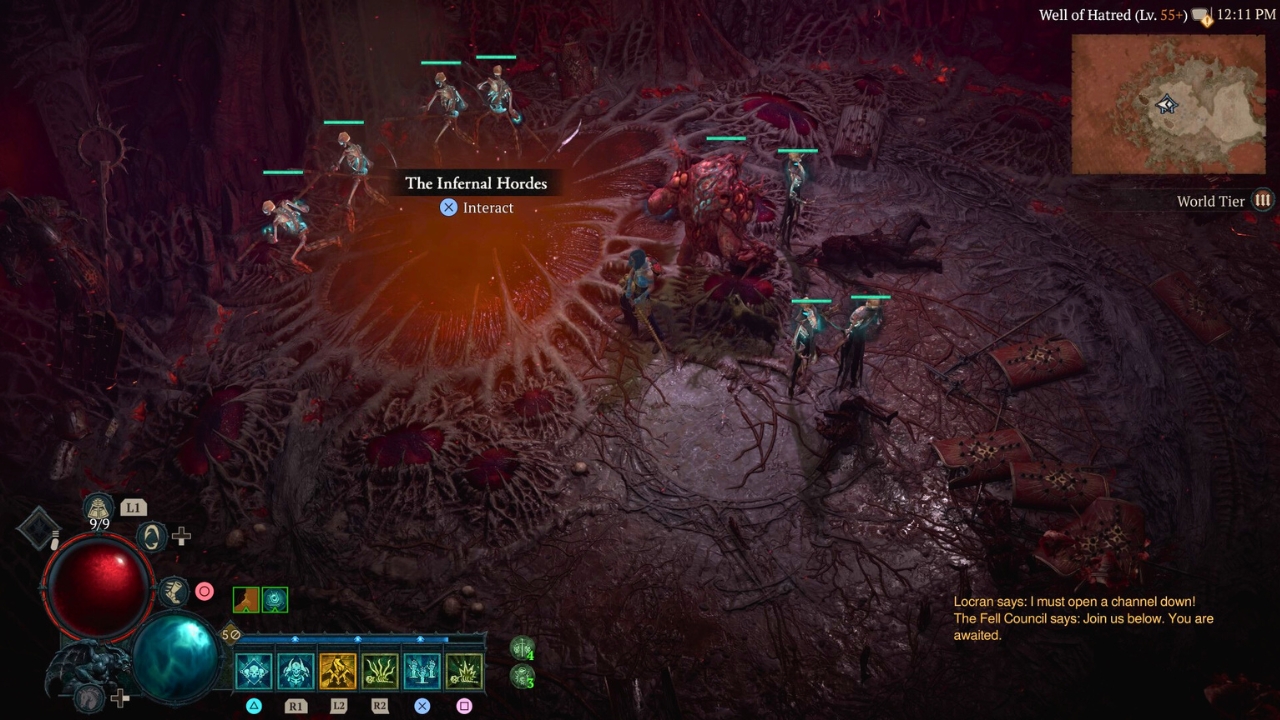Open the chat notification icon
Viewport: 1280px width, 720px height.
(x=1201, y=16)
